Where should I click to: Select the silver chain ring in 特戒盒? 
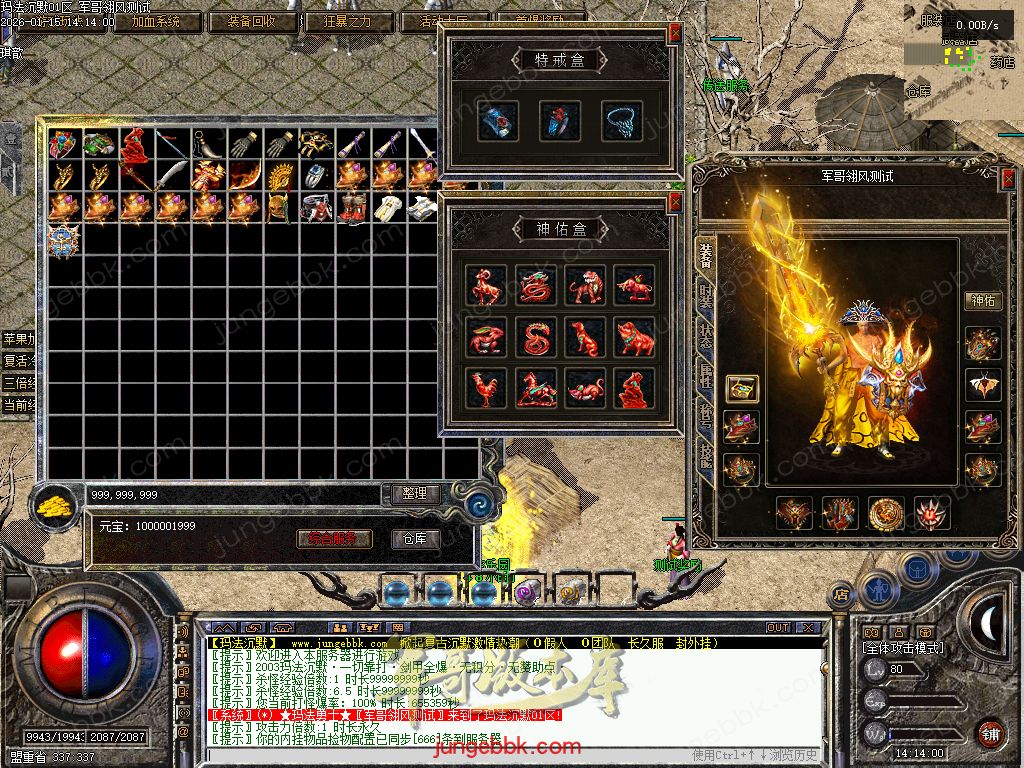coord(621,121)
